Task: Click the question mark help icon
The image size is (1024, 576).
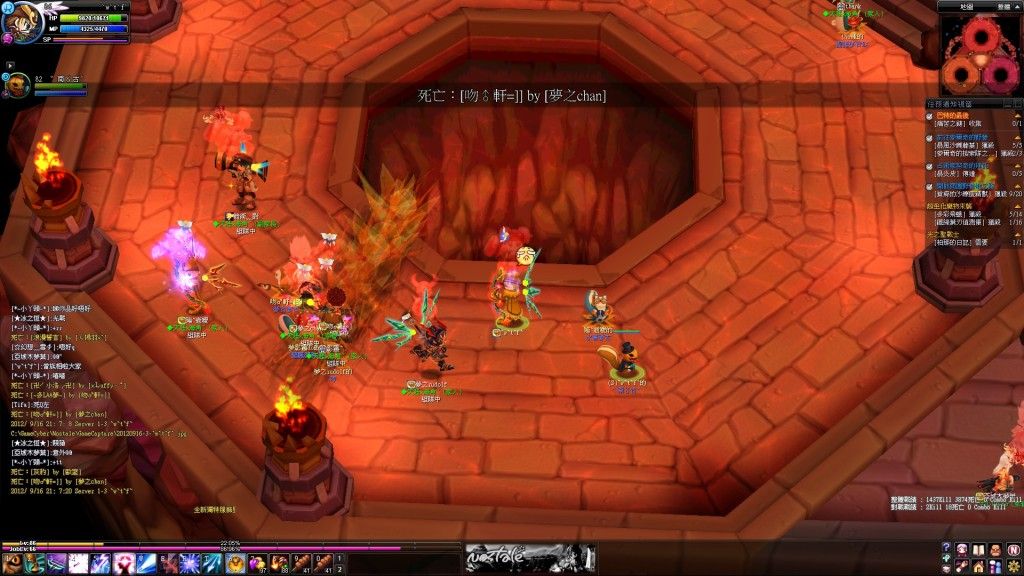Action: click(948, 548)
